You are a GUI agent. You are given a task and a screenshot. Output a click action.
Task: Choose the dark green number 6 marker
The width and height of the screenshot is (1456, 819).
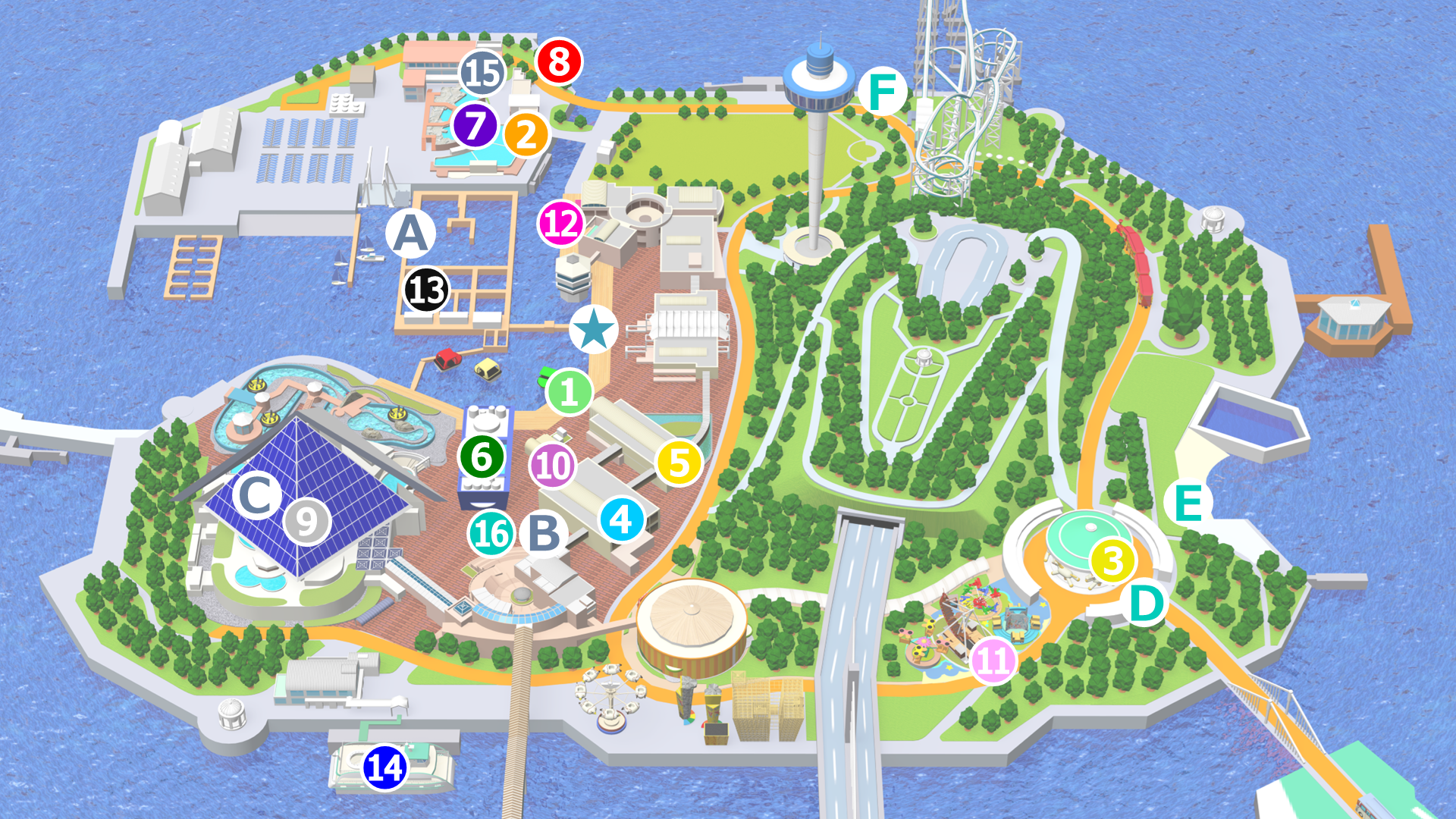click(482, 457)
